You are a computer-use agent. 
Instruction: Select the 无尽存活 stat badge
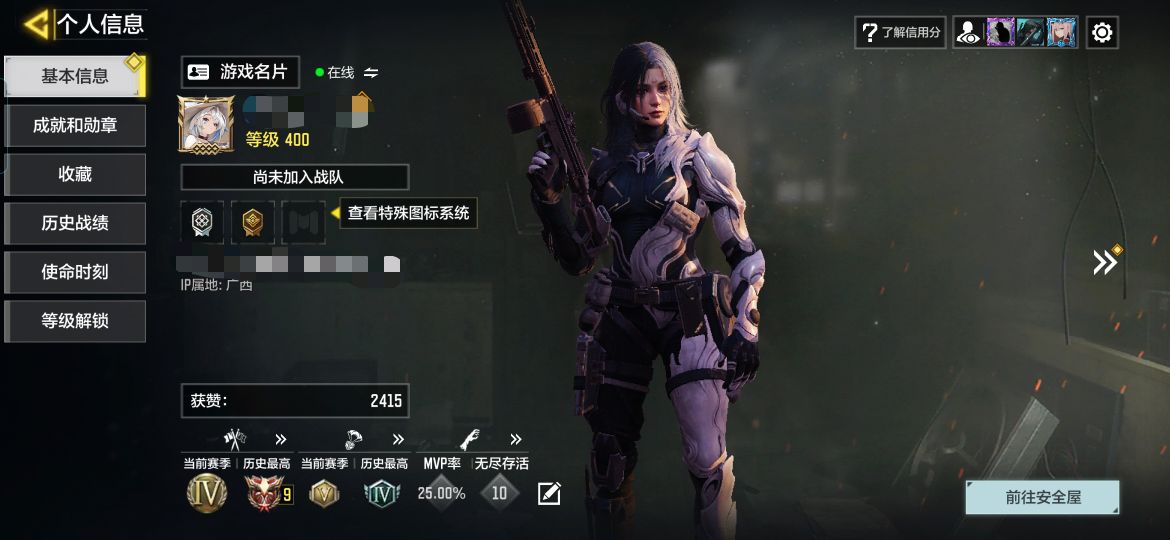[500, 492]
